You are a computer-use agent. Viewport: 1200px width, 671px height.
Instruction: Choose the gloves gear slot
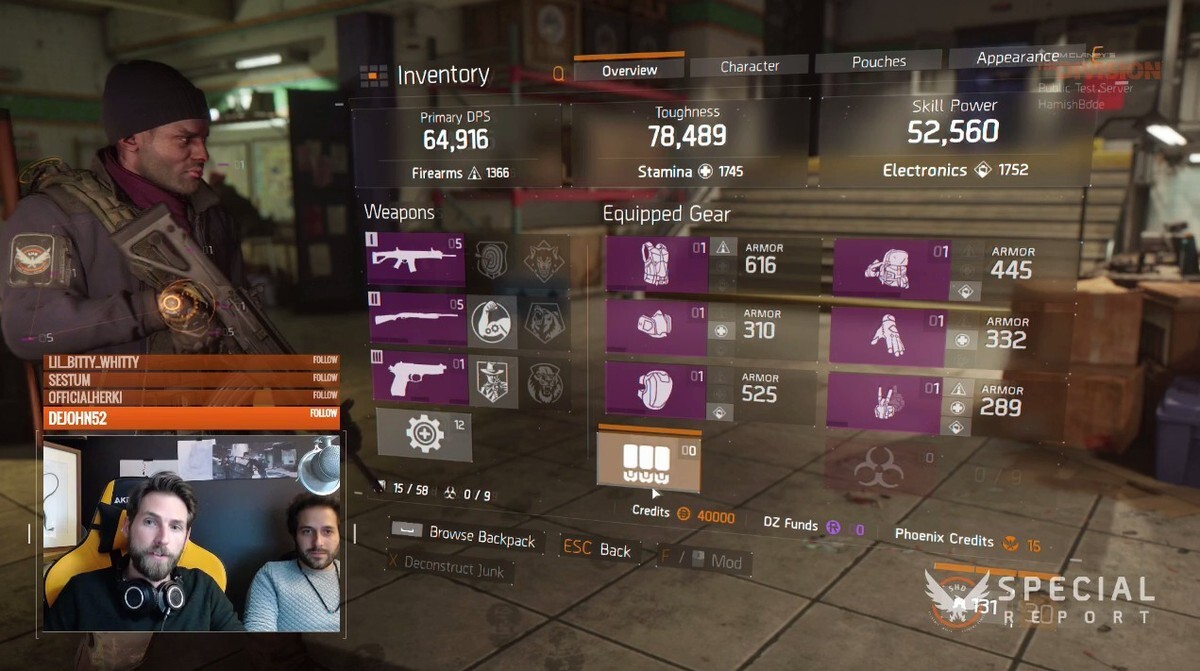click(x=887, y=336)
